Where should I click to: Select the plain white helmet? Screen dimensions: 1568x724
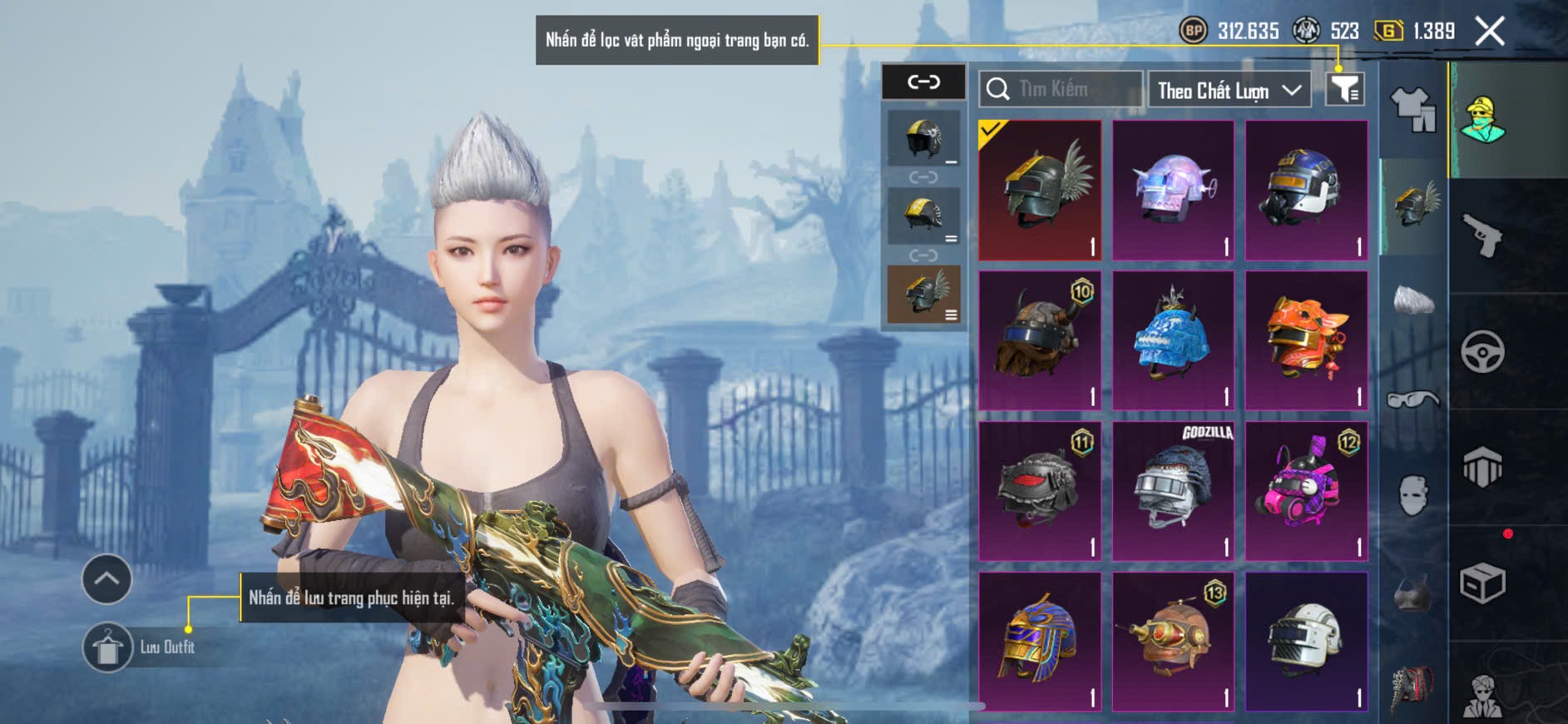click(1306, 642)
